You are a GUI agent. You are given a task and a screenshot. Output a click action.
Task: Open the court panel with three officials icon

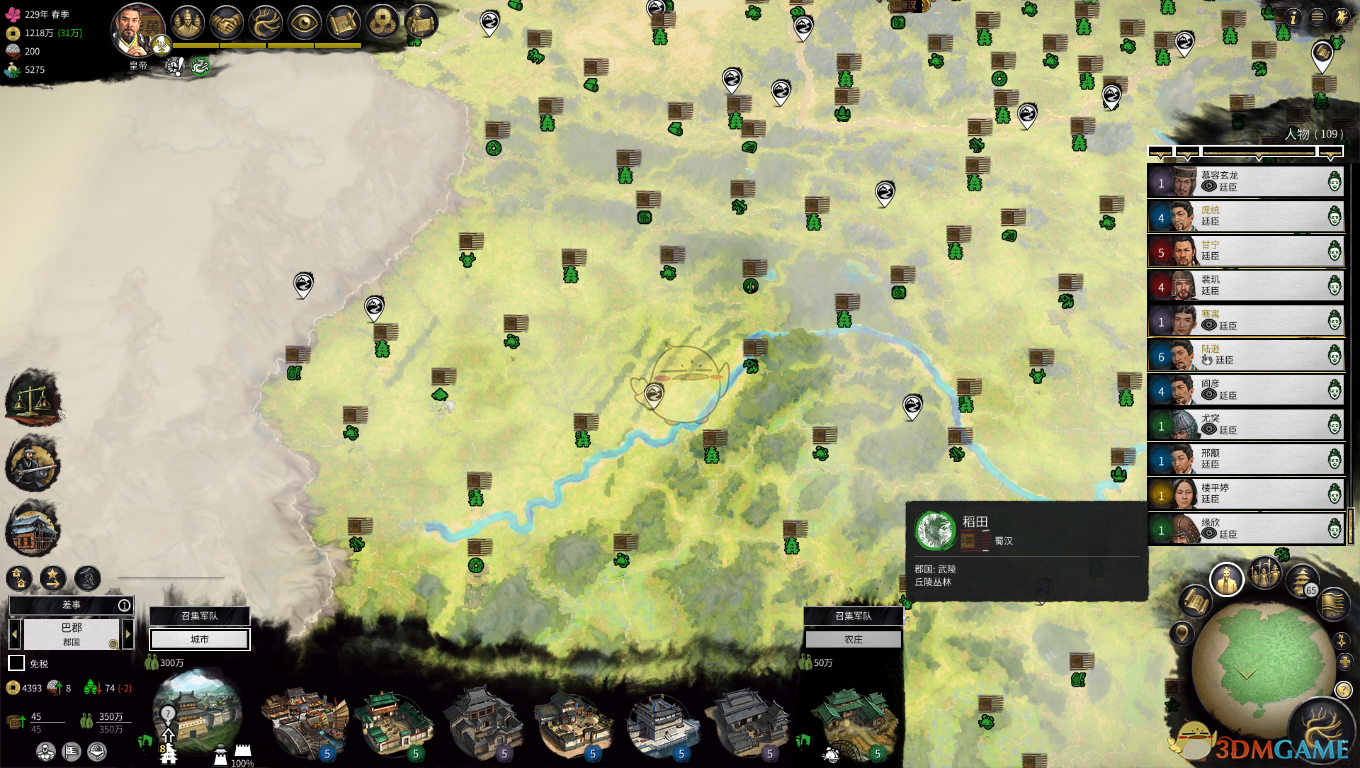[187, 23]
